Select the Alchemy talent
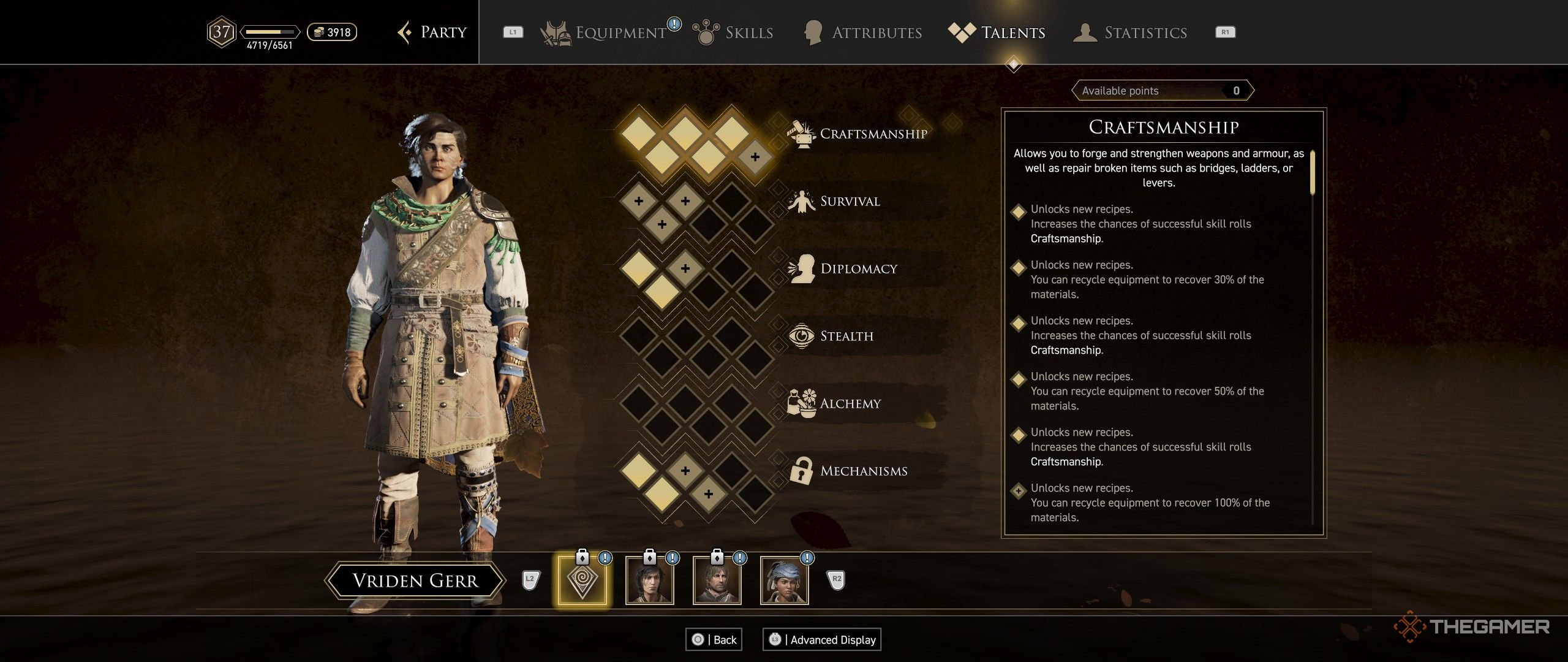Viewport: 1568px width, 662px height. tap(850, 403)
